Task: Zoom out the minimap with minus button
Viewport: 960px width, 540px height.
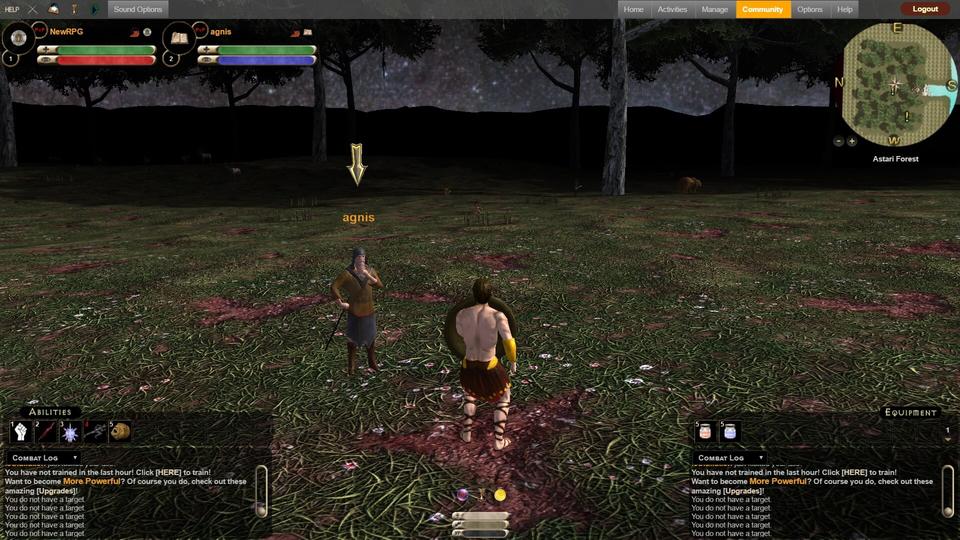Action: 838,141
